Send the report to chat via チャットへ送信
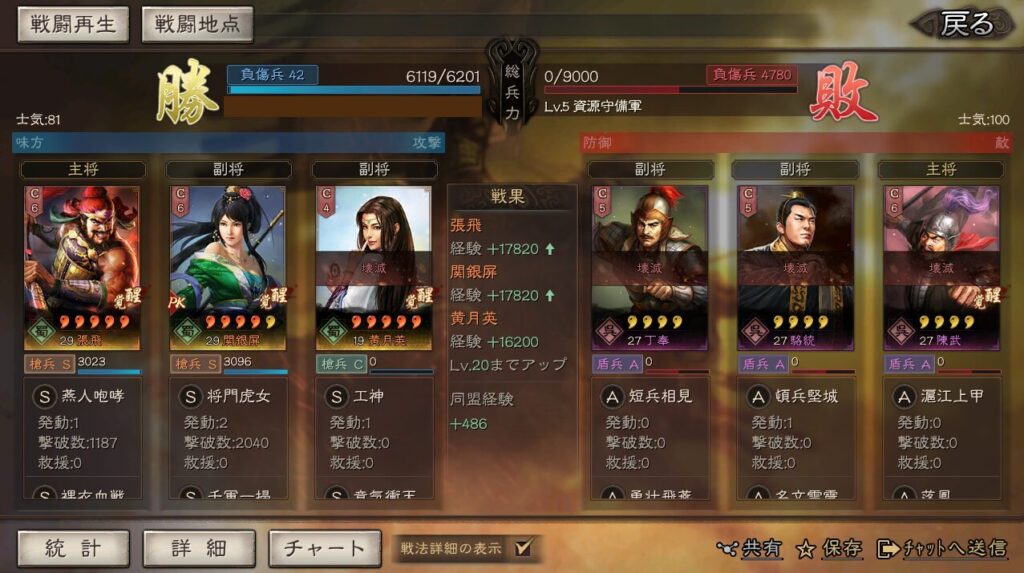The image size is (1024, 573). 942,548
